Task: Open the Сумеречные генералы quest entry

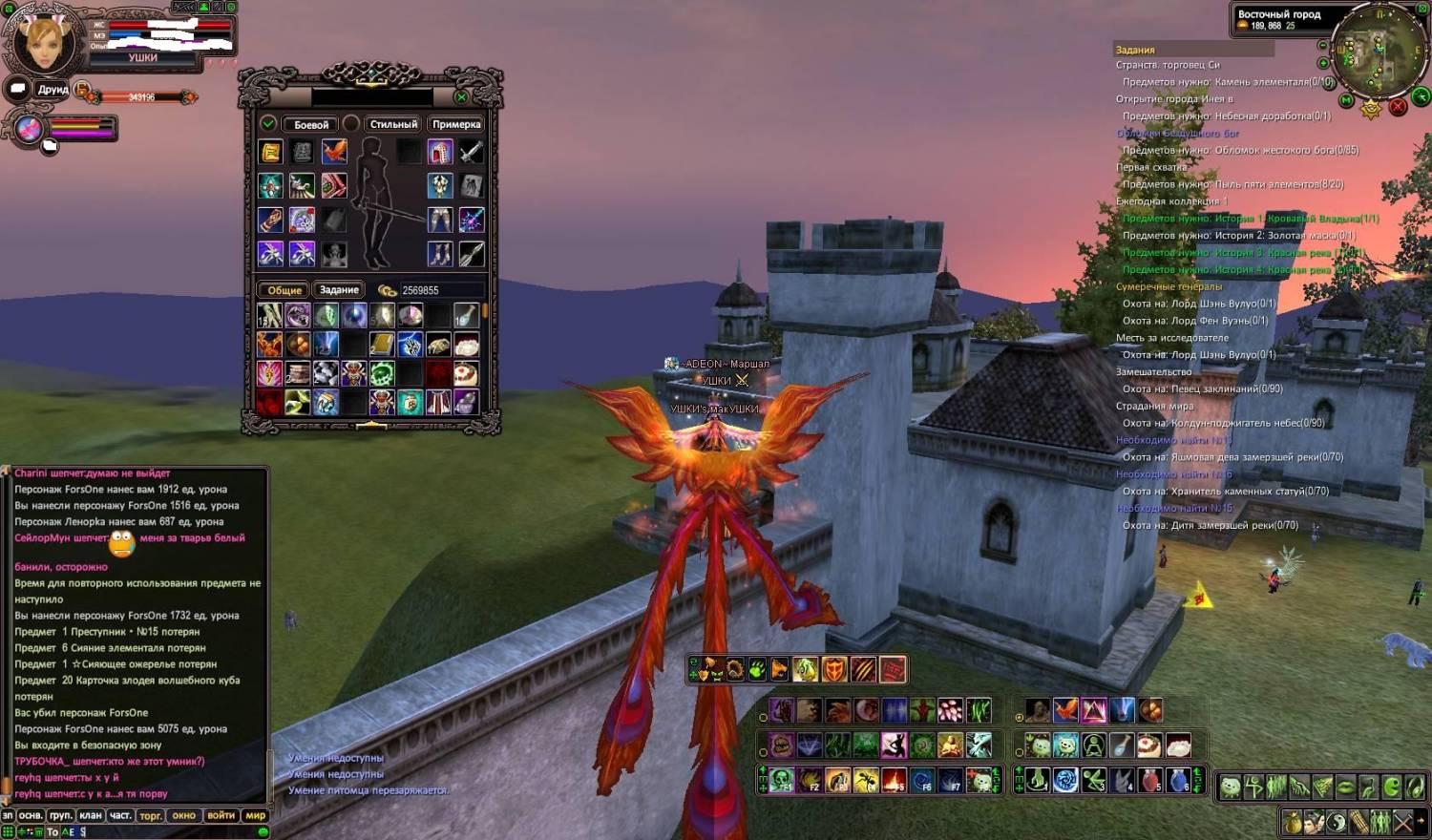Action: 1169,286
